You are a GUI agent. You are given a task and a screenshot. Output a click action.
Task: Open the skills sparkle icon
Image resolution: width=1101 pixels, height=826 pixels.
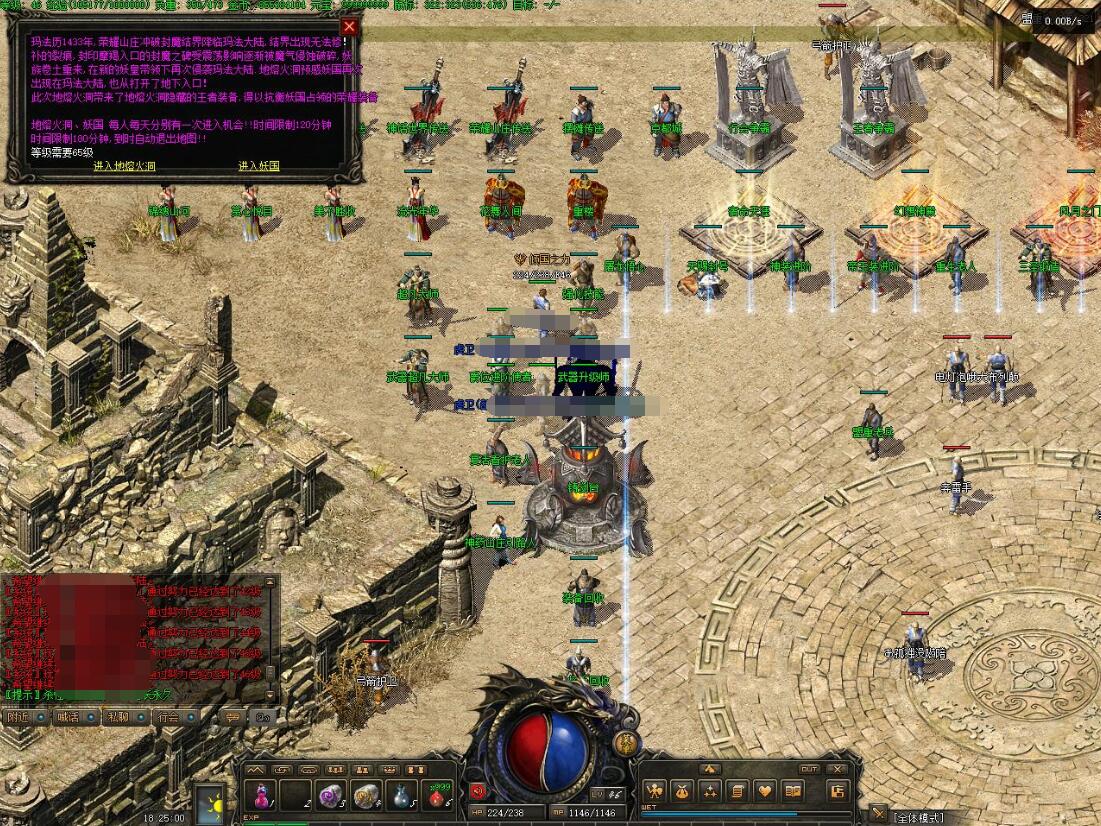[710, 791]
